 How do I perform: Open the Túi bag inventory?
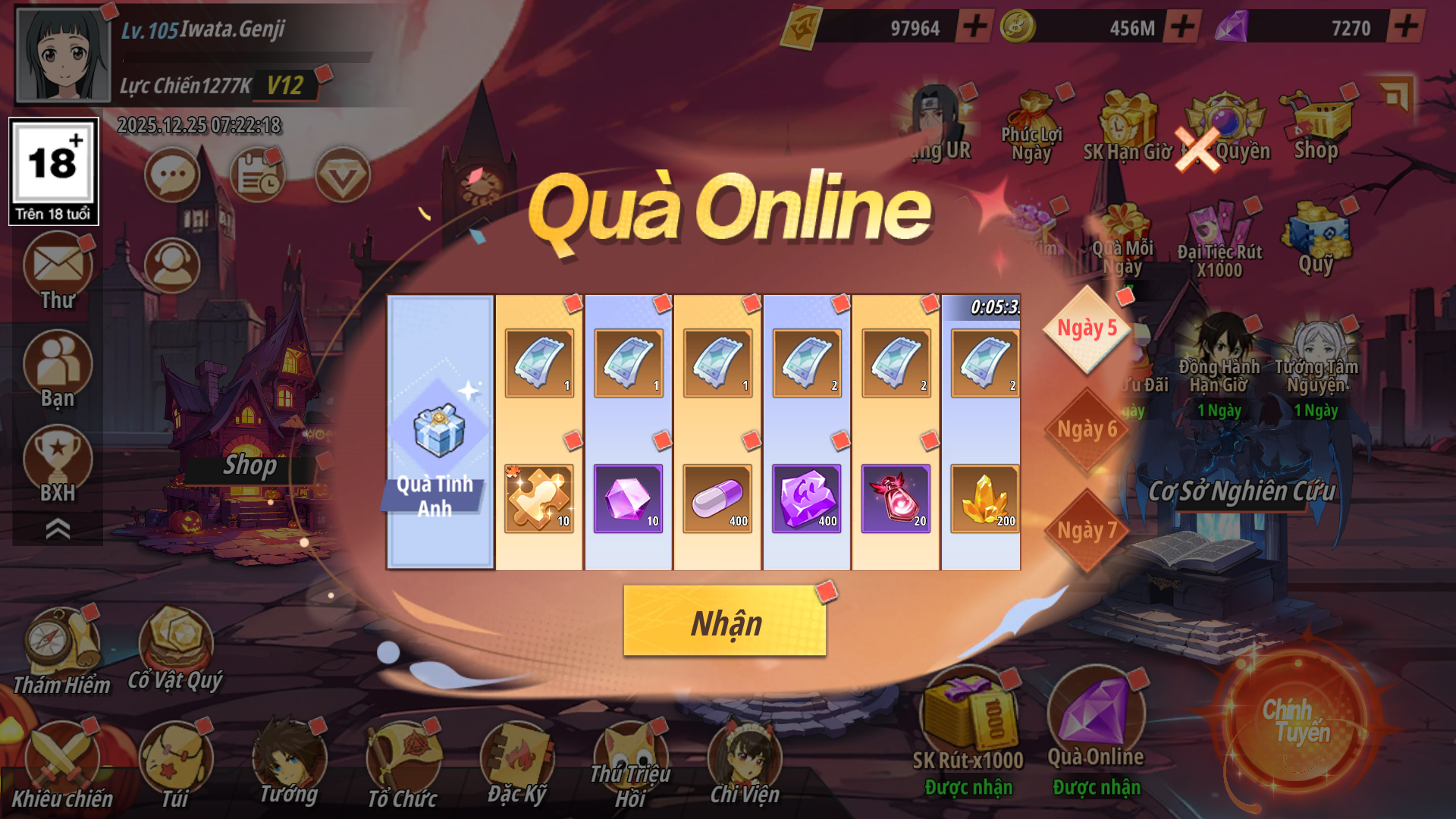pyautogui.click(x=175, y=762)
